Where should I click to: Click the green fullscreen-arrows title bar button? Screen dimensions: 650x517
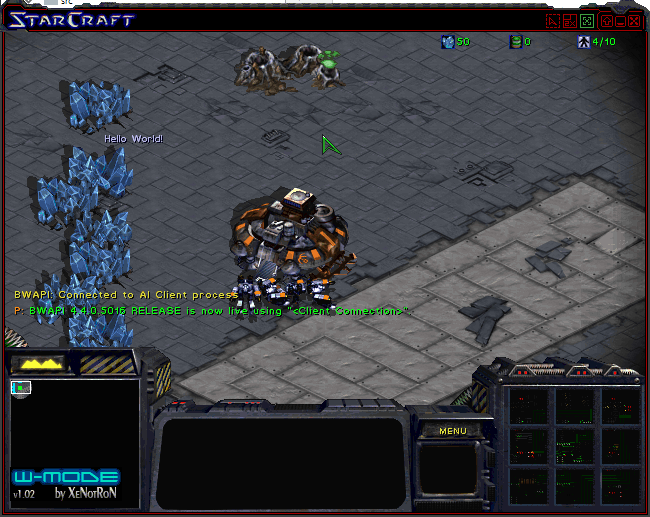click(x=587, y=21)
